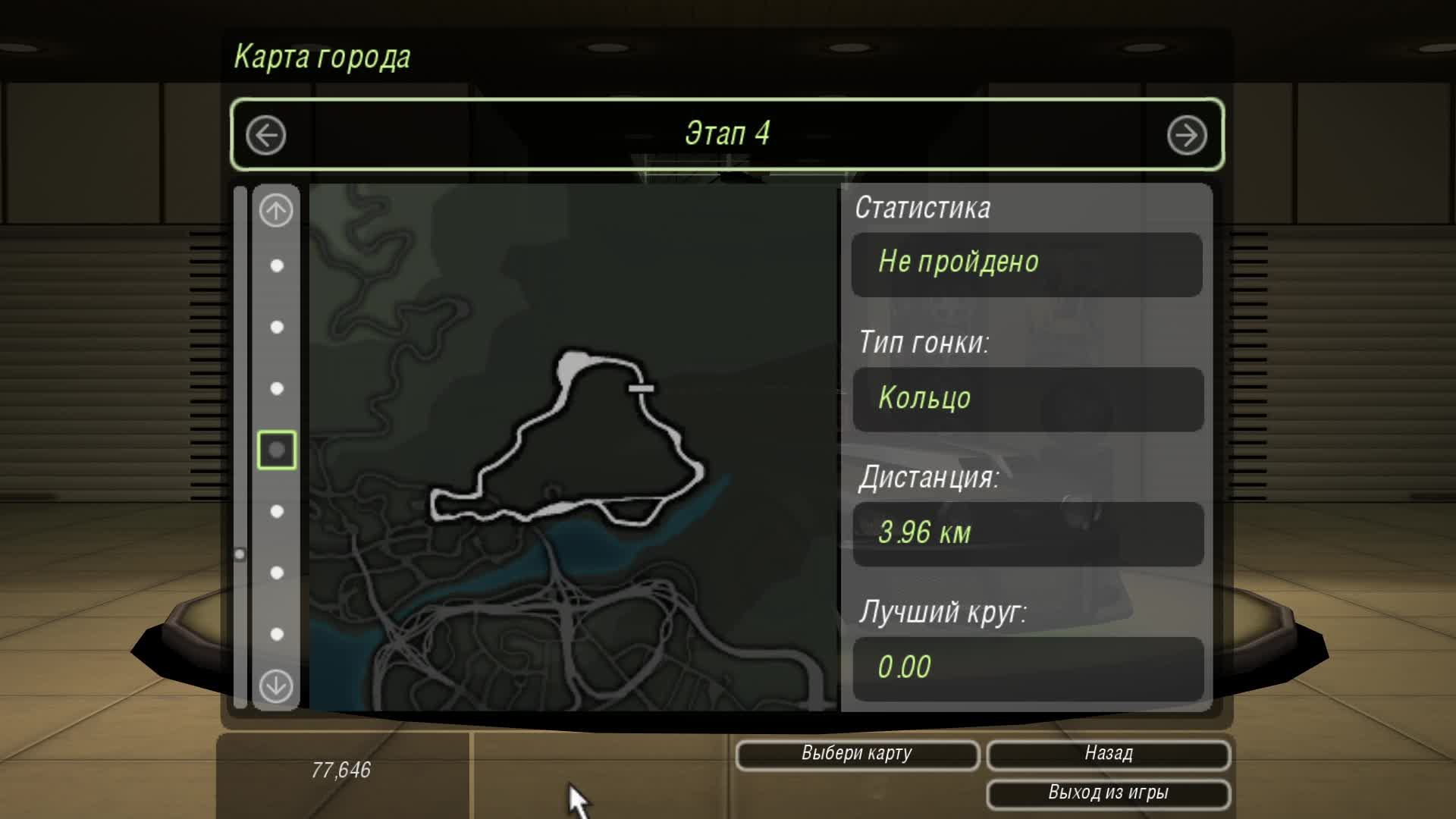1456x819 pixels.
Task: Click the bottommost stage dot in the list
Action: (275, 634)
